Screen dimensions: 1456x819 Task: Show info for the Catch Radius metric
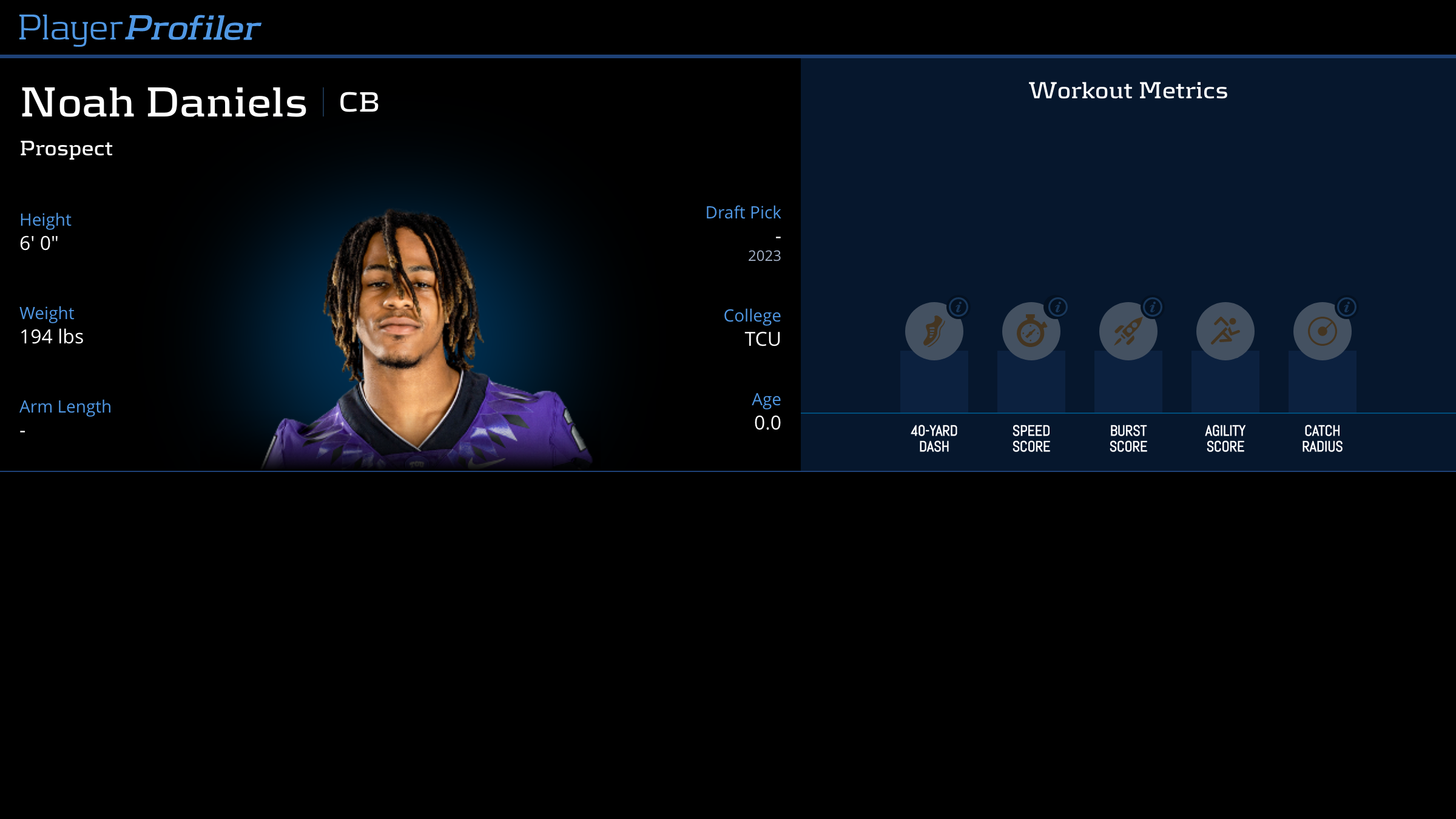click(1347, 307)
